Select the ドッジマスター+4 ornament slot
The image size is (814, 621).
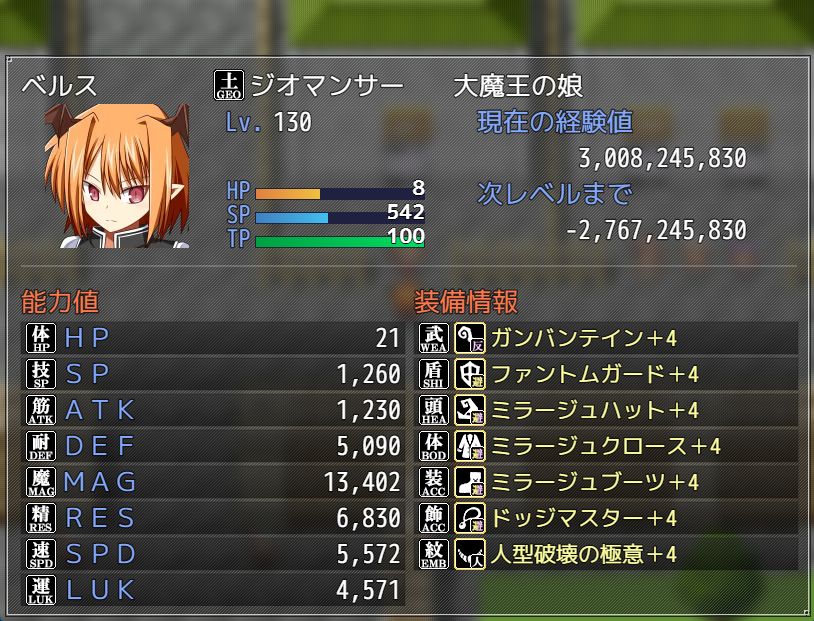[x=582, y=518]
